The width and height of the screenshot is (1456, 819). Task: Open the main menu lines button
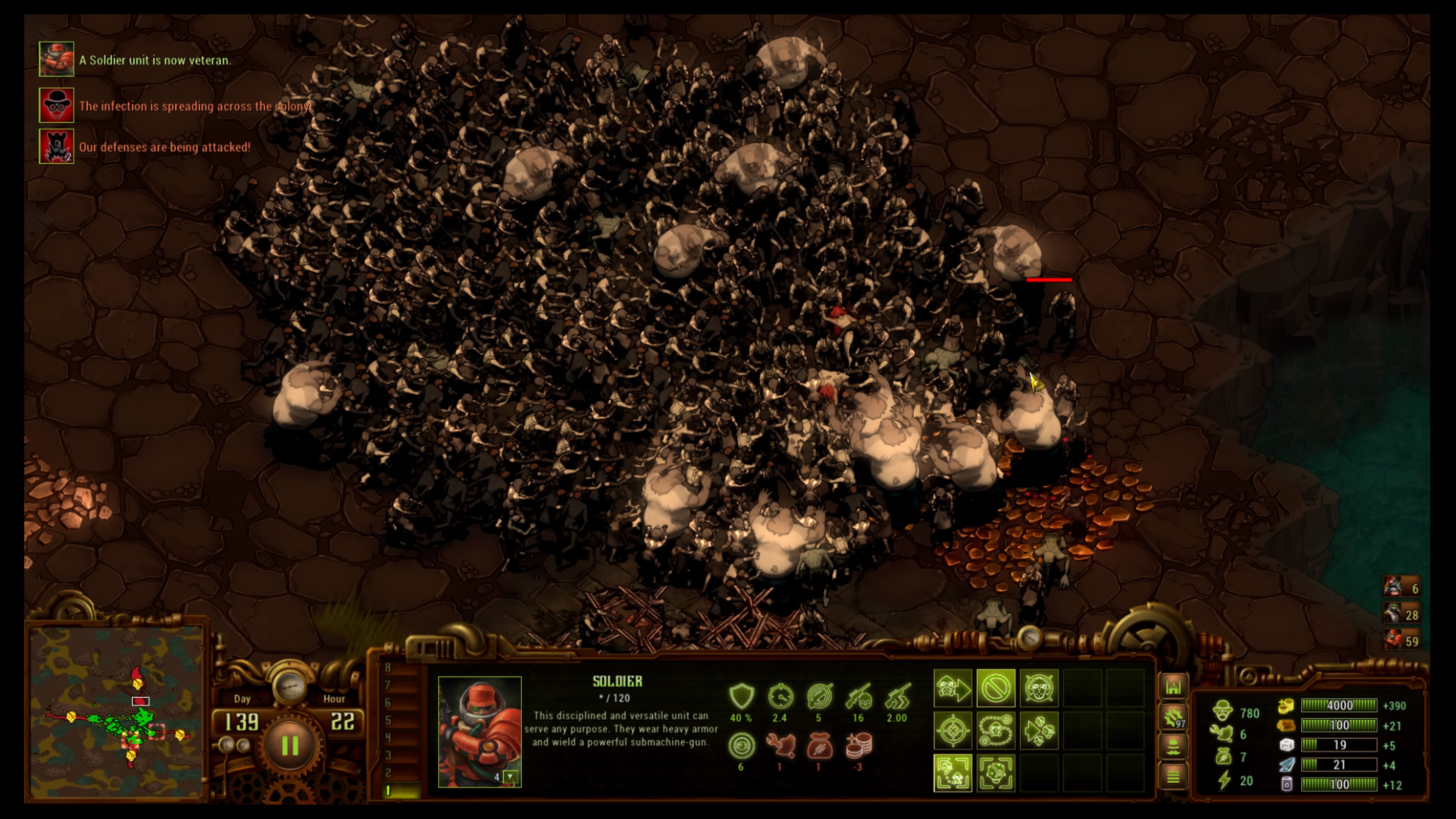1174,777
